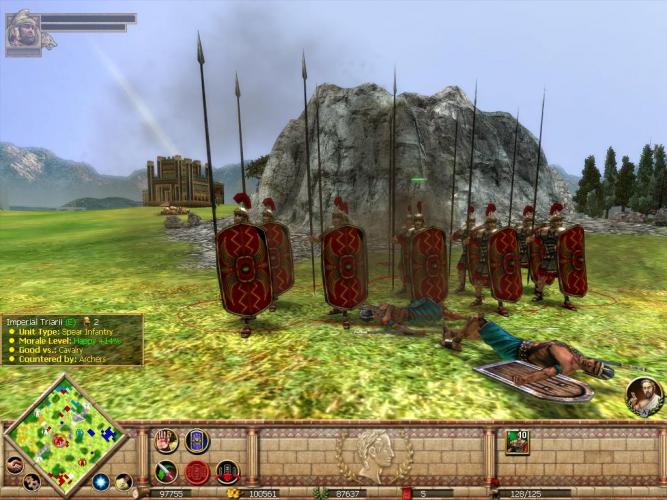Select the red arrows formation command

tap(228, 472)
